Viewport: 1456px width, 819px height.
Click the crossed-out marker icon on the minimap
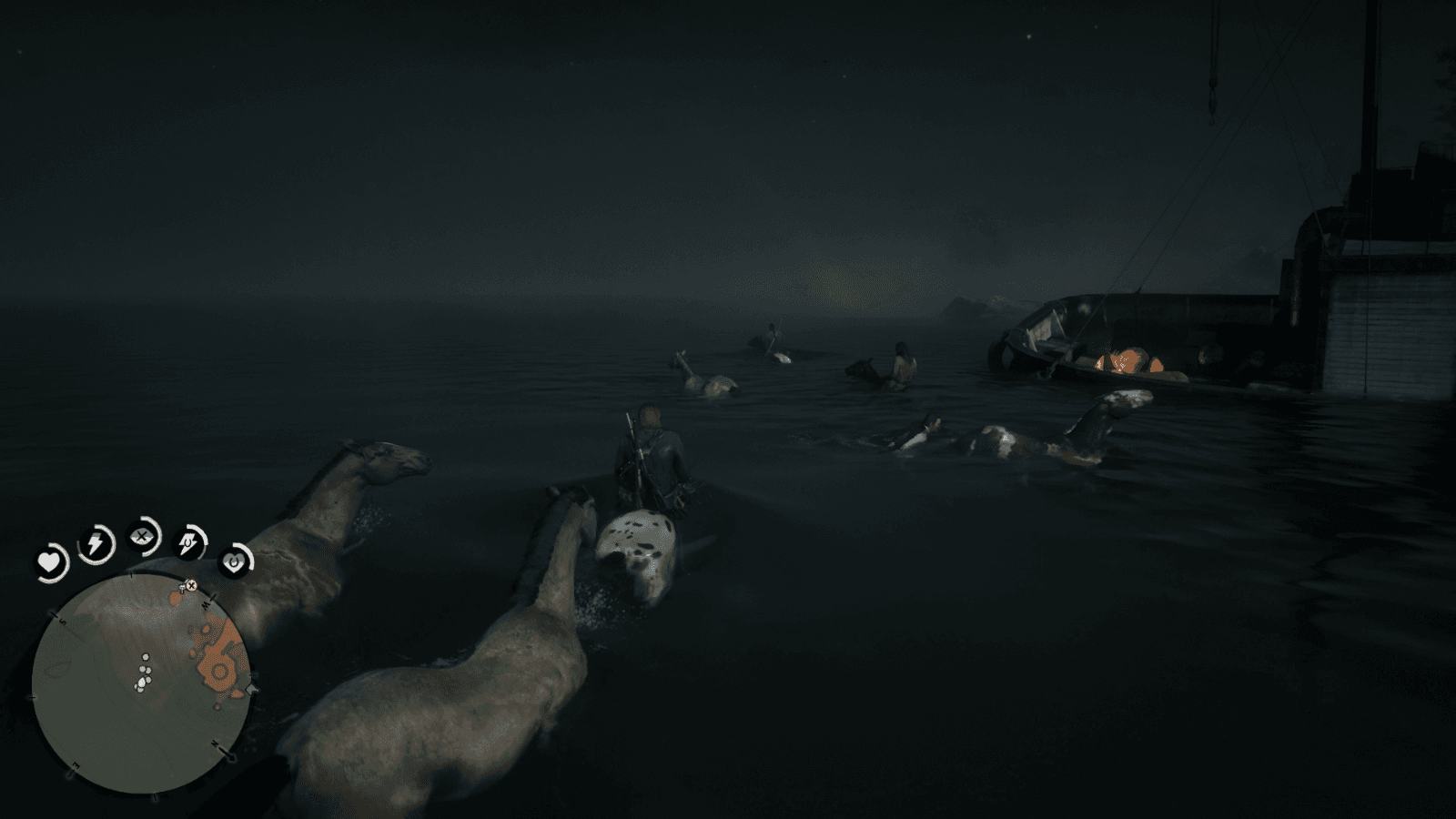(x=190, y=587)
